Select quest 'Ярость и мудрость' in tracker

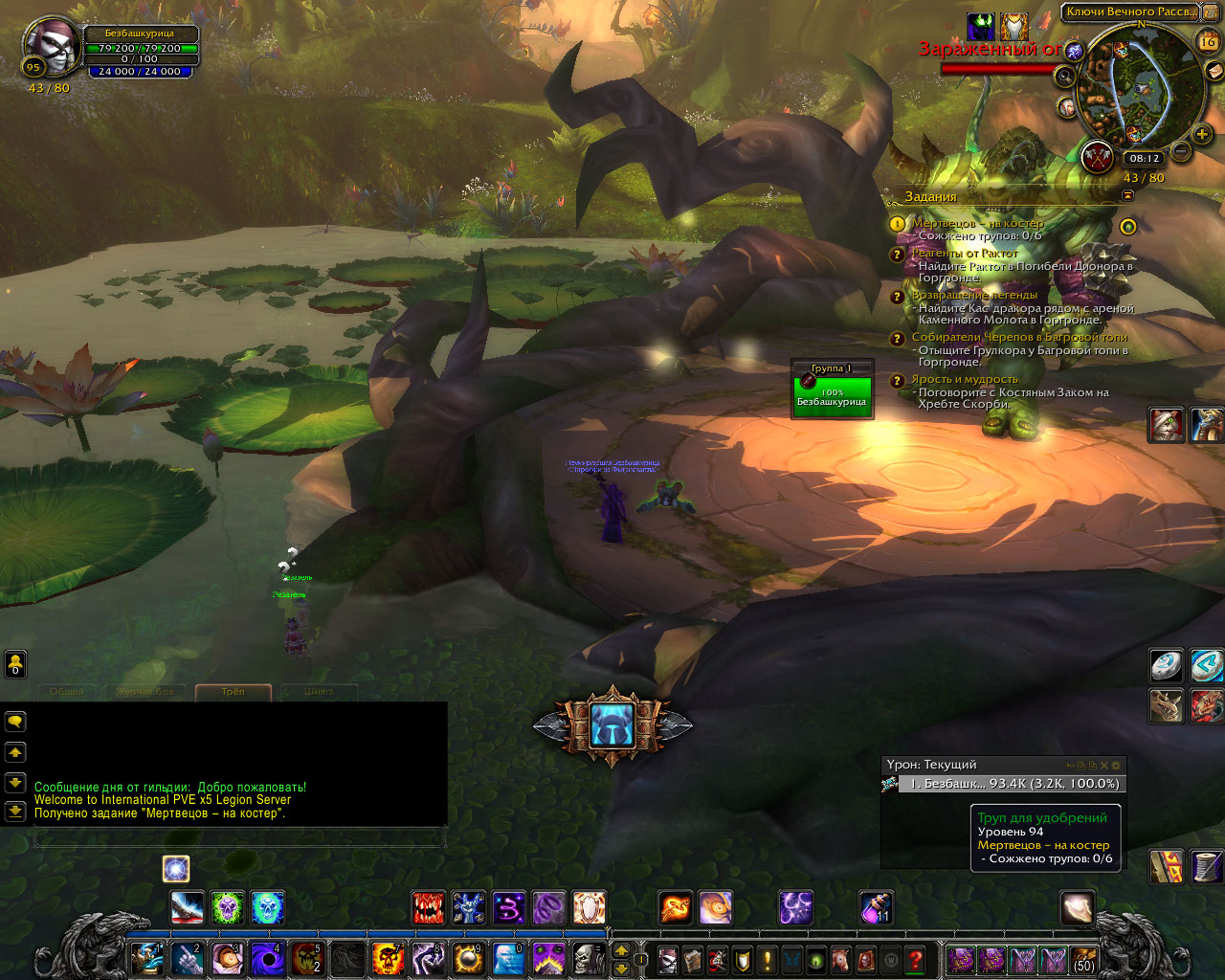tap(964, 380)
